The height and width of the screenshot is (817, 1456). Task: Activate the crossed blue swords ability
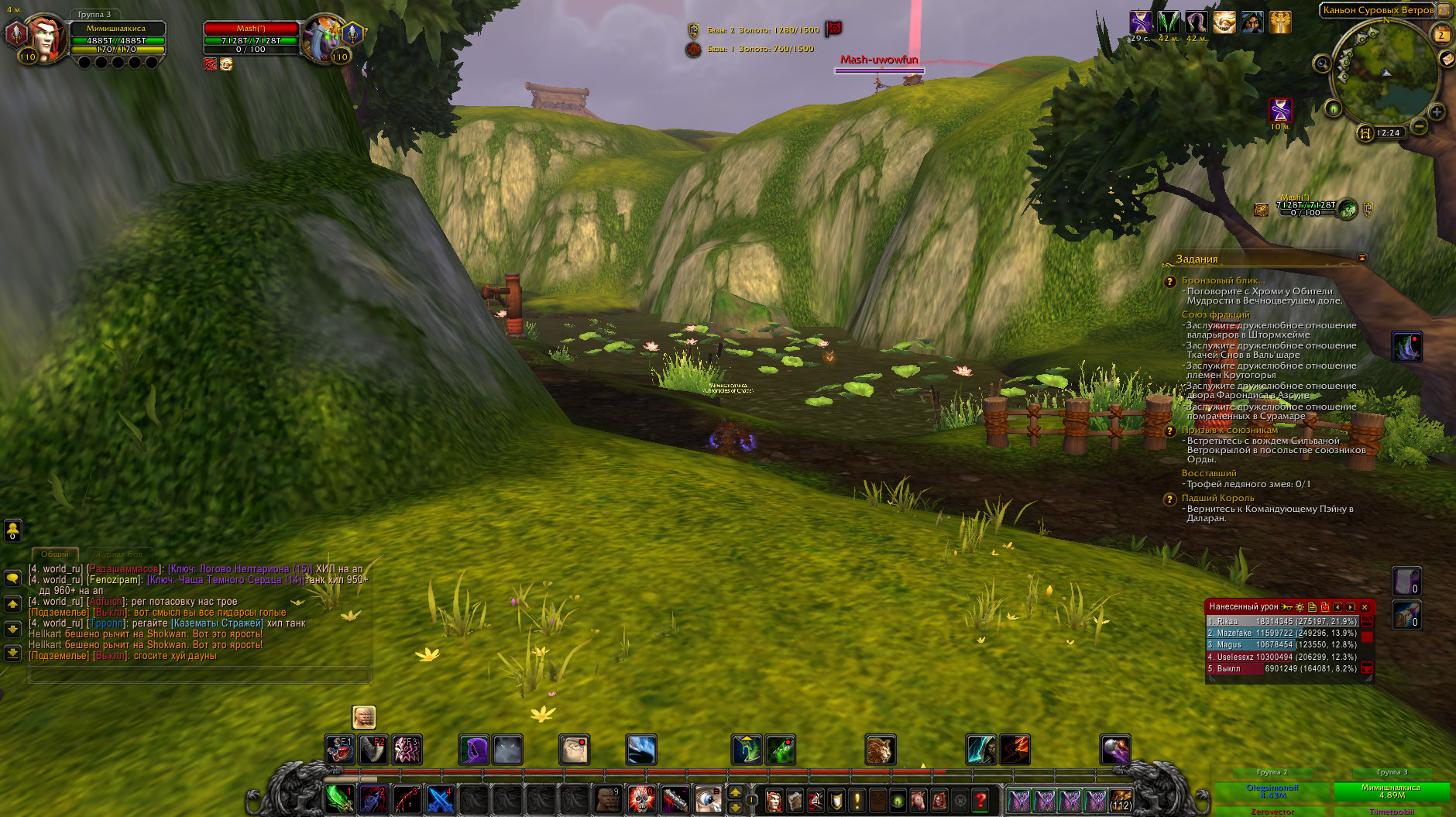(439, 798)
